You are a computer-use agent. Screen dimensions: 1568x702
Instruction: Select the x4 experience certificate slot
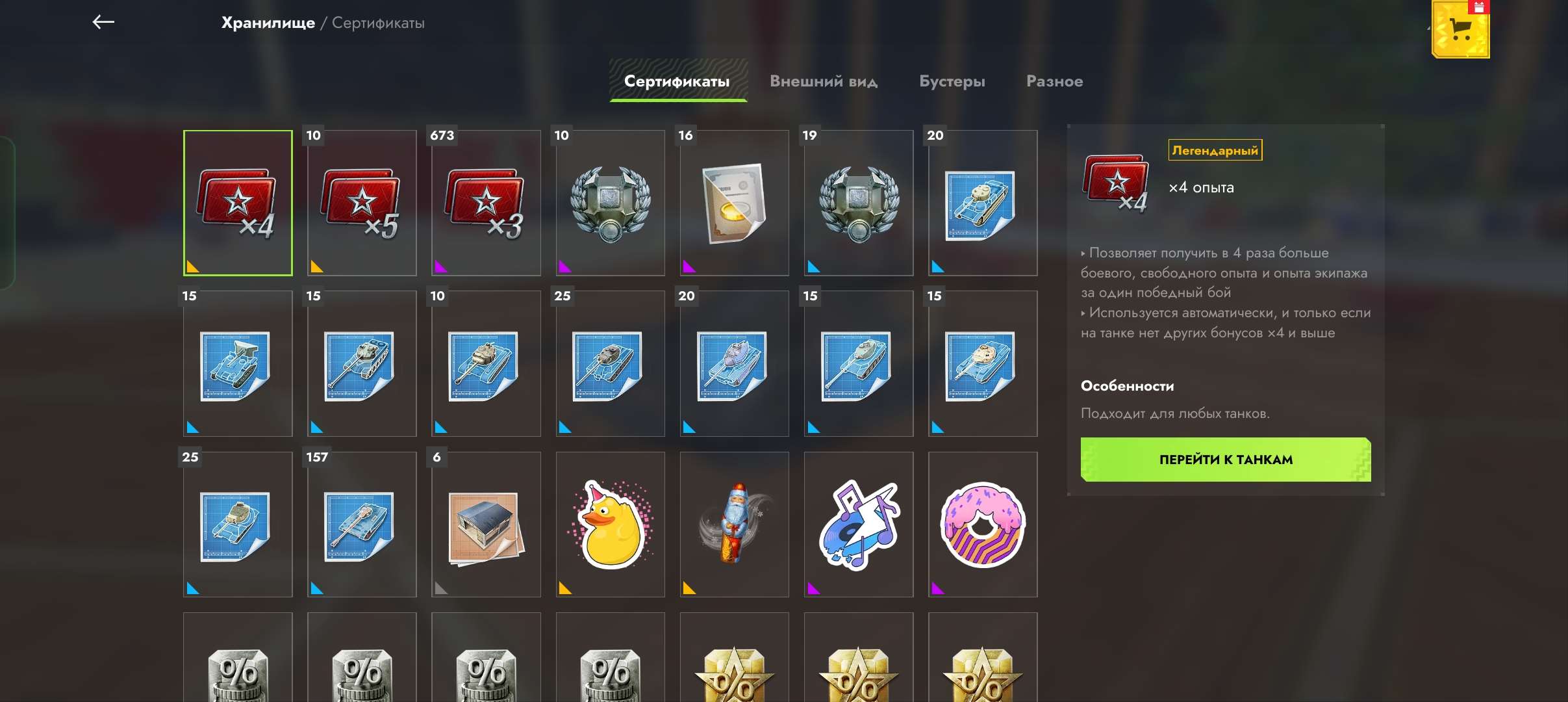(x=238, y=203)
